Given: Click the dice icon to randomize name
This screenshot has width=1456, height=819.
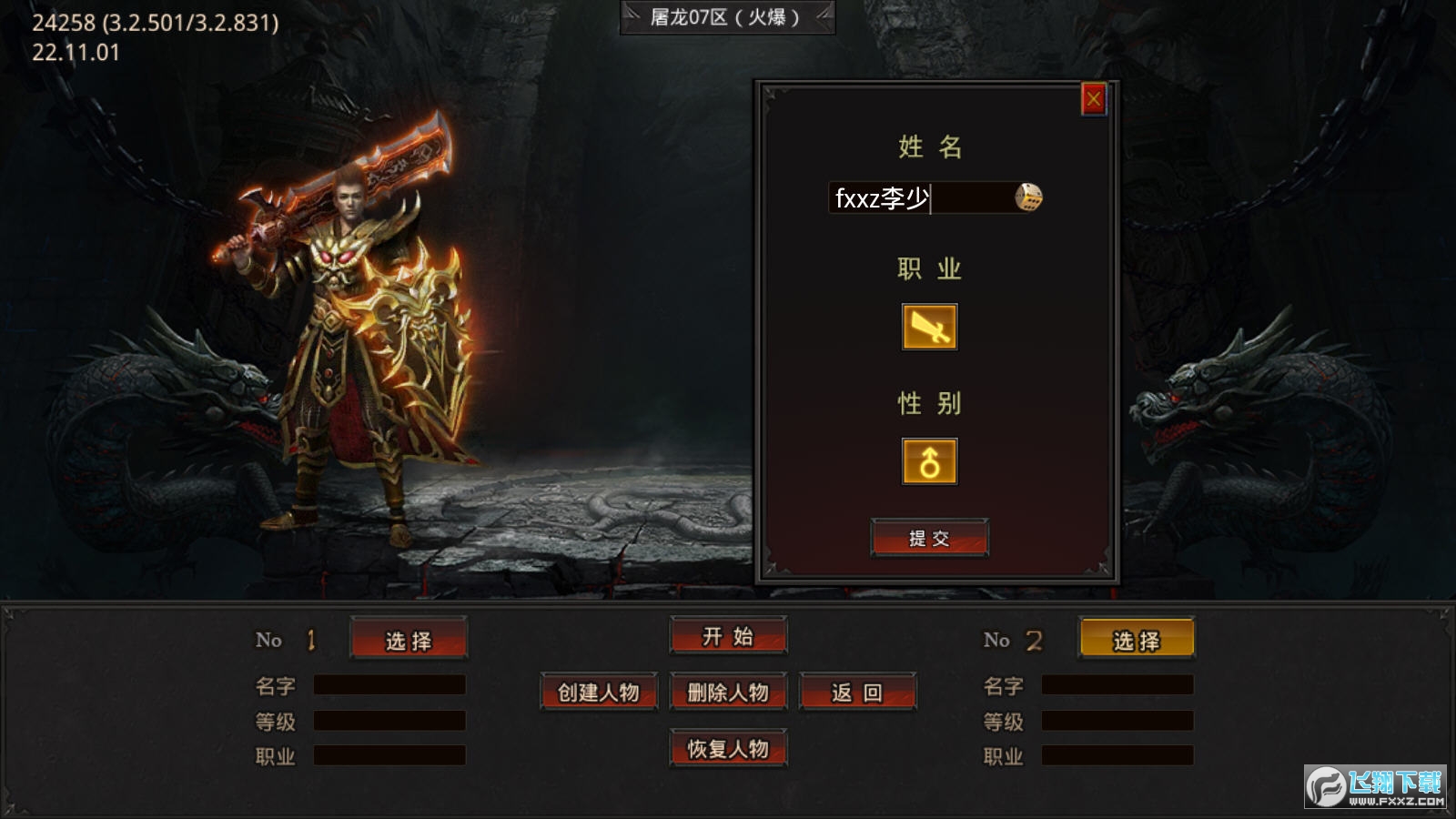Looking at the screenshot, I should [1029, 198].
